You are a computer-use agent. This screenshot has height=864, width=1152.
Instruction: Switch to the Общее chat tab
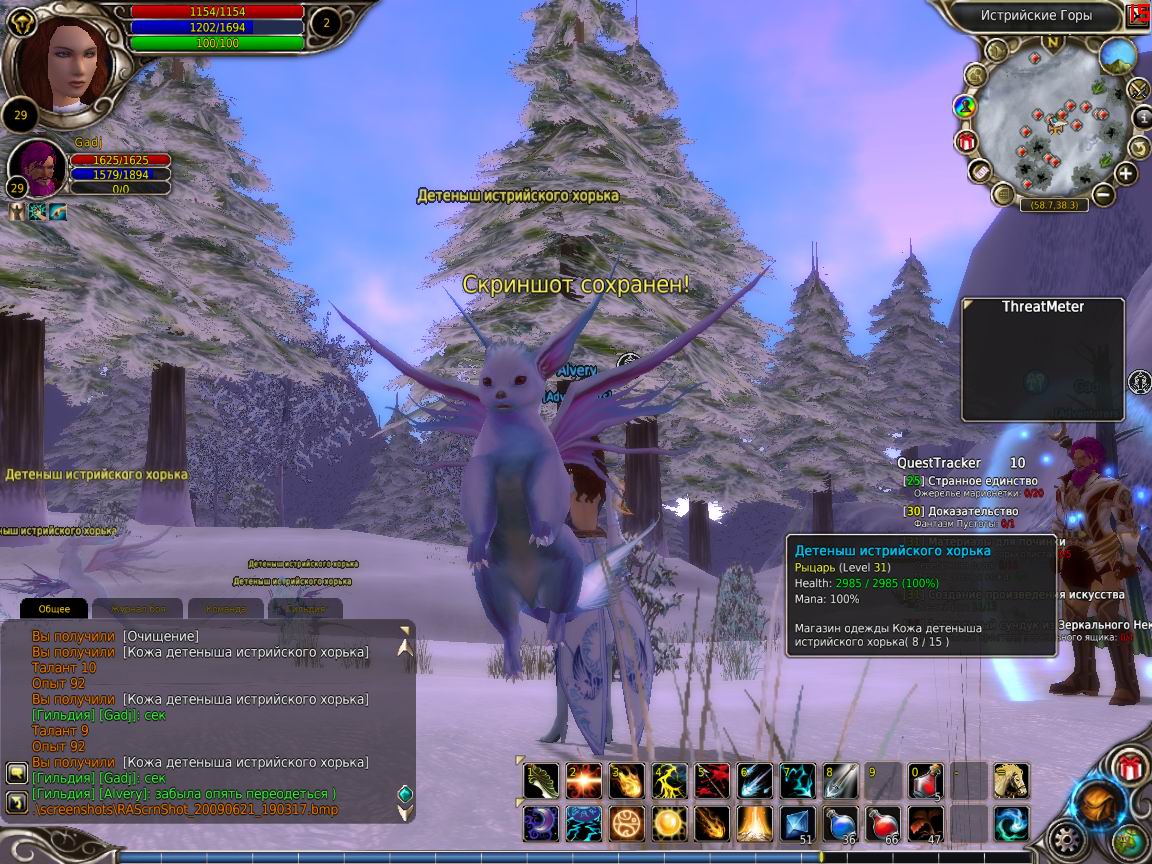[54, 608]
